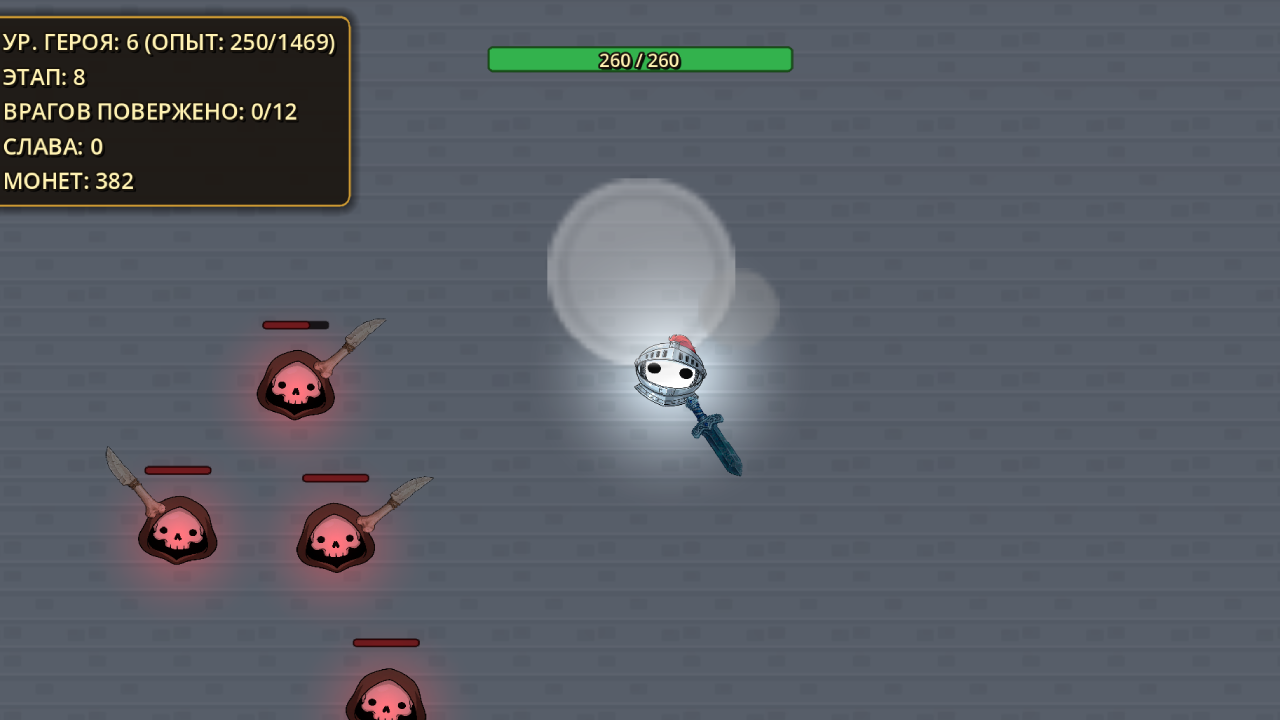Click the СЛАВА: 0 fame counter
The width and height of the screenshot is (1280, 720).
(55, 147)
